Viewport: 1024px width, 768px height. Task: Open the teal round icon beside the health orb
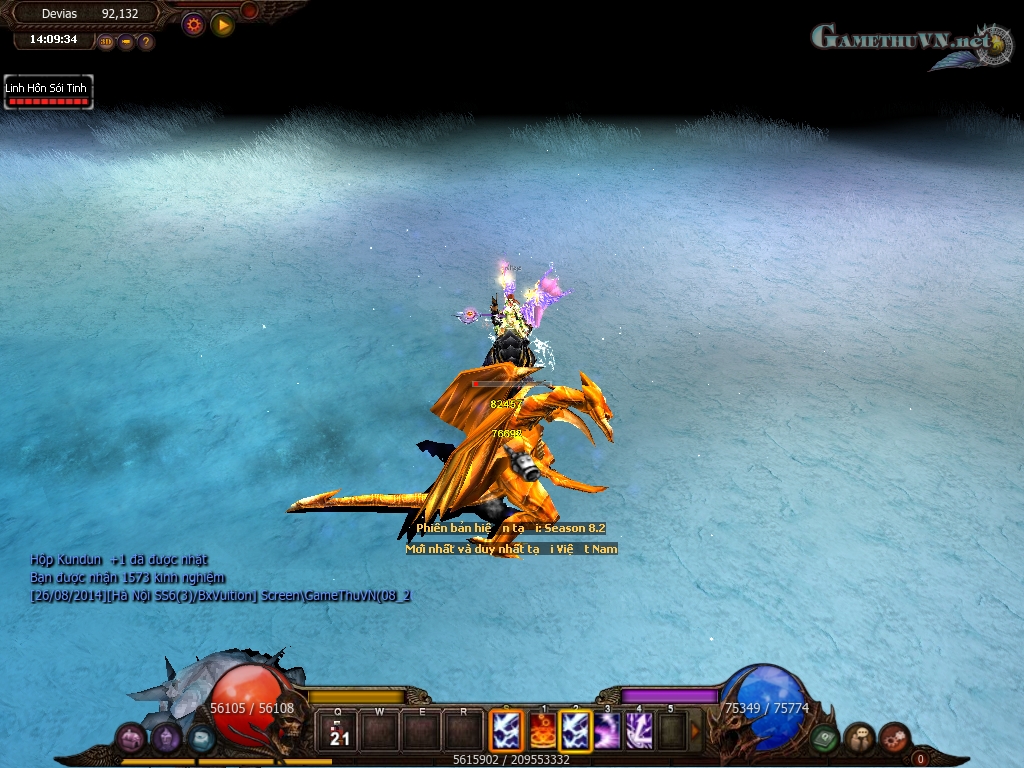coord(201,738)
